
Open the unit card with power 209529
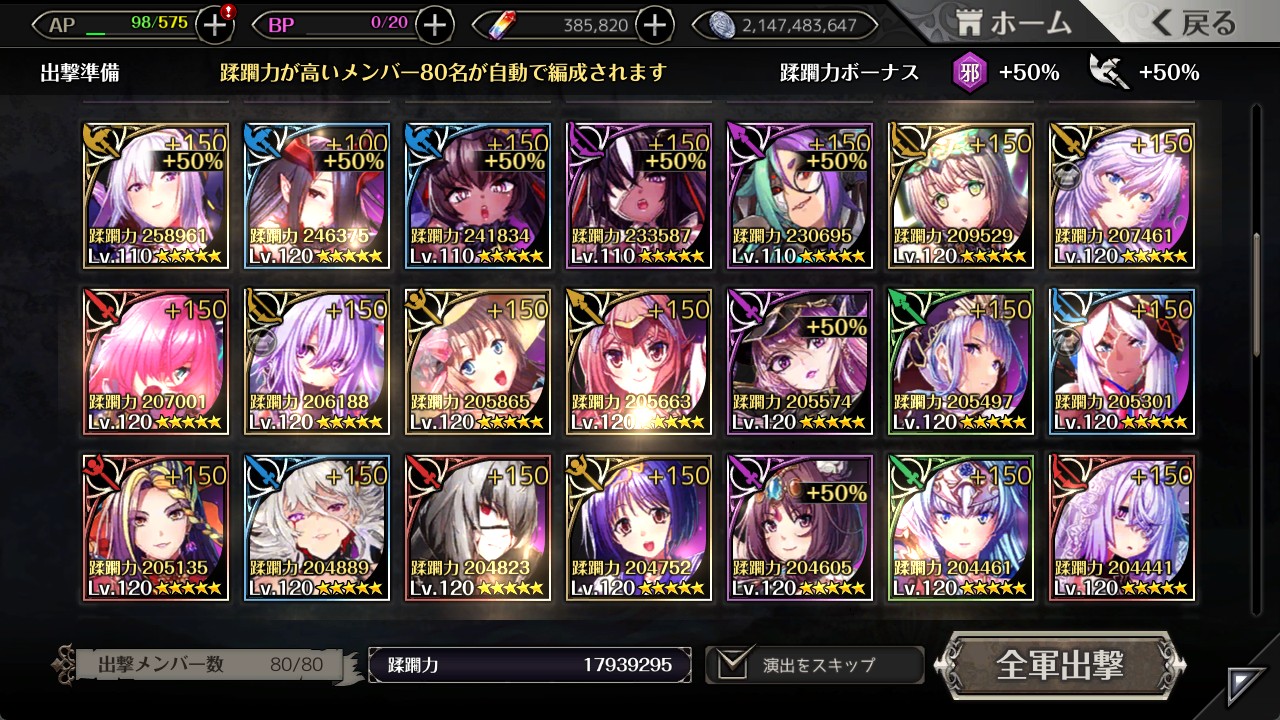point(961,196)
